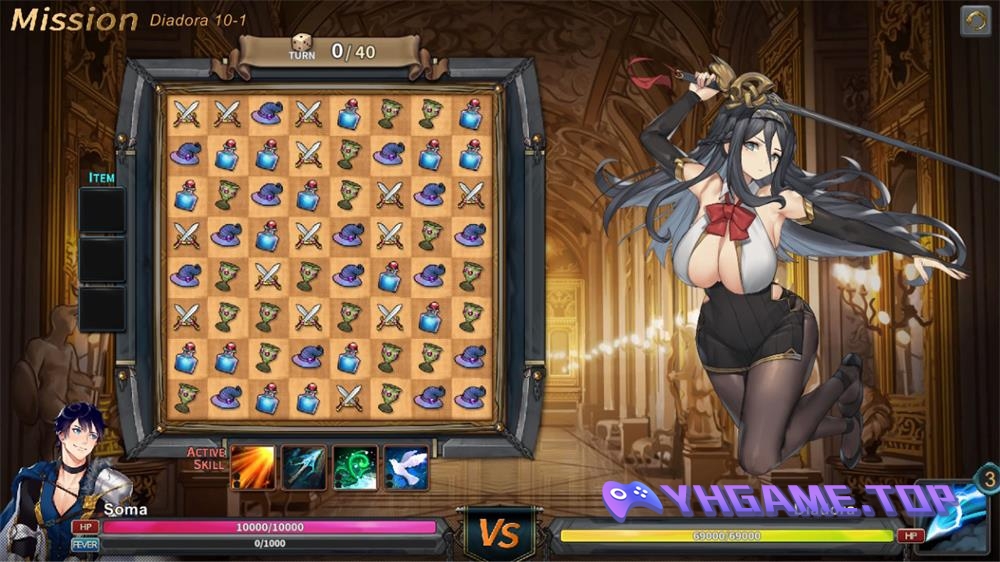Trigger the green swirl active skill
This screenshot has height=562, width=1000.
355,467
